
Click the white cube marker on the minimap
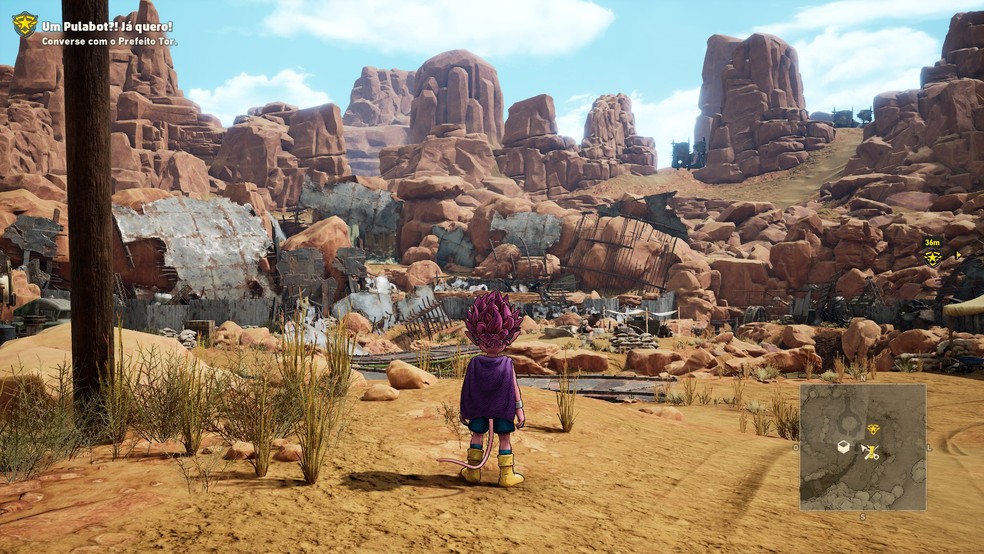843,447
